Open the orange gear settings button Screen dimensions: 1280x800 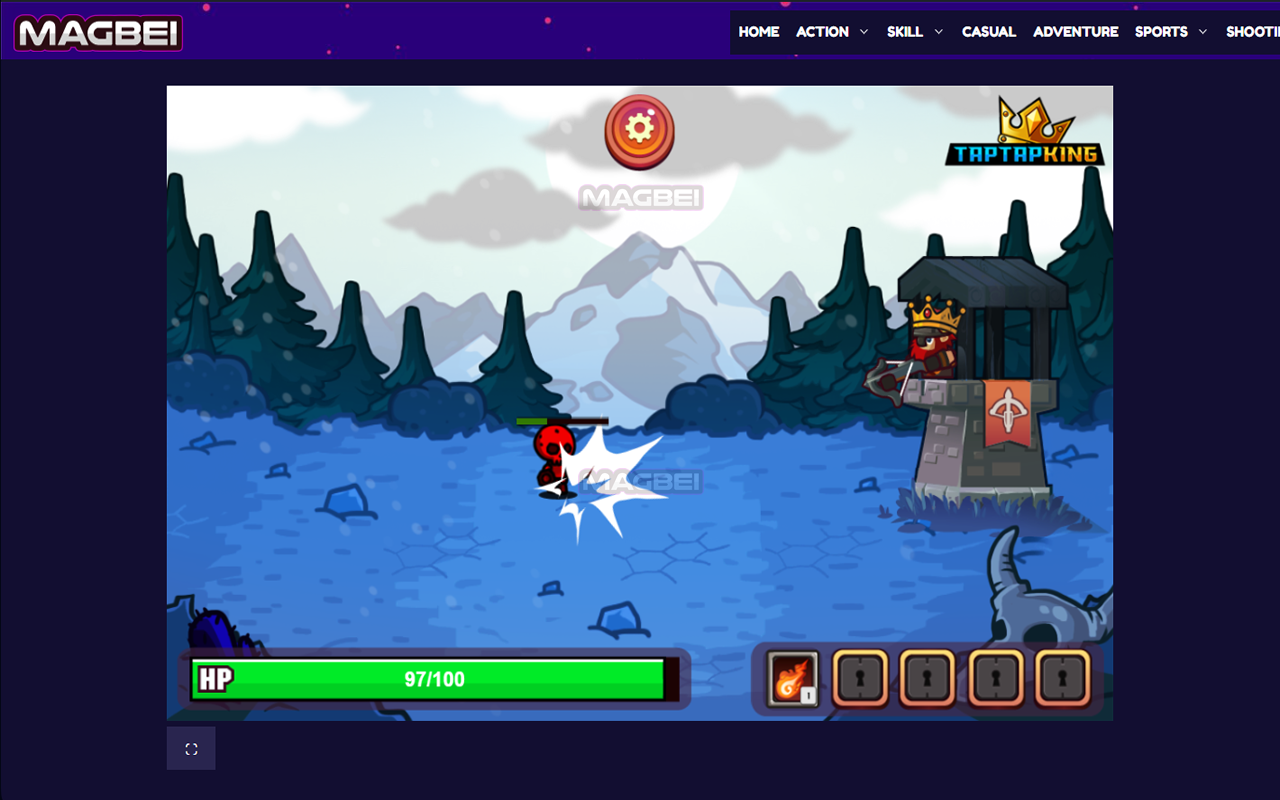click(639, 130)
